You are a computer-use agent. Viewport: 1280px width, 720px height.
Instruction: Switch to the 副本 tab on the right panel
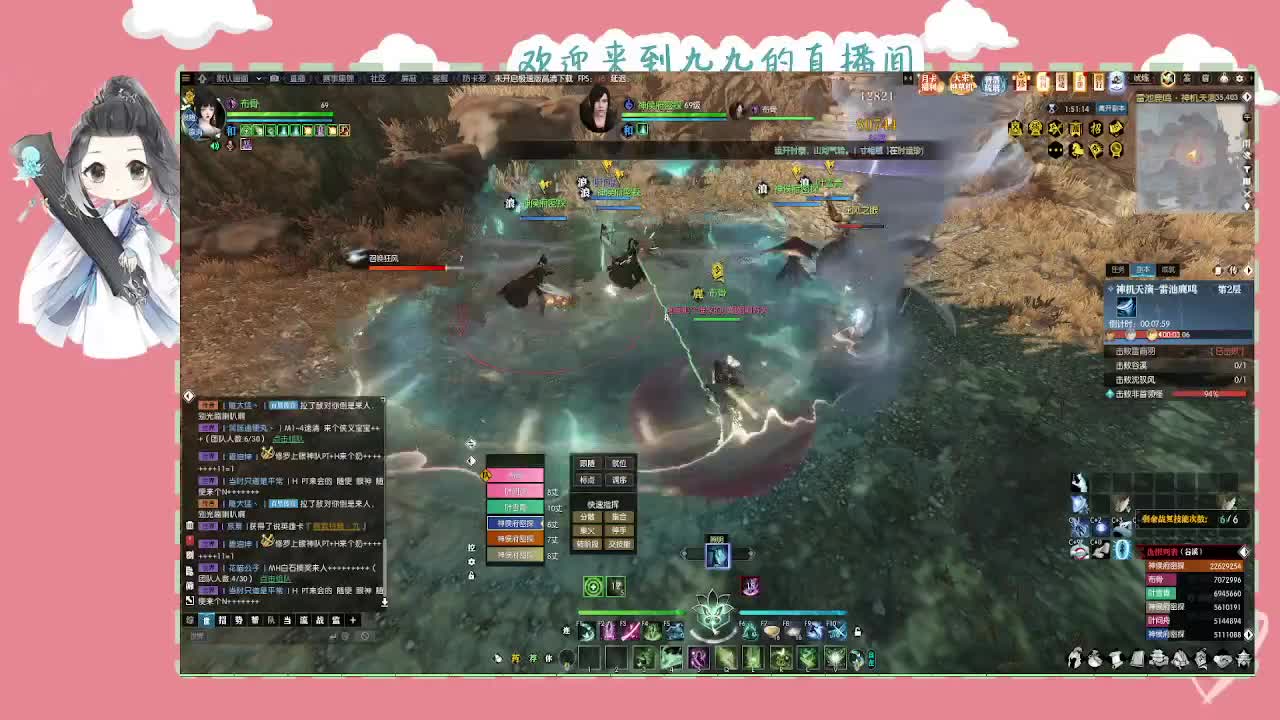tap(1143, 269)
